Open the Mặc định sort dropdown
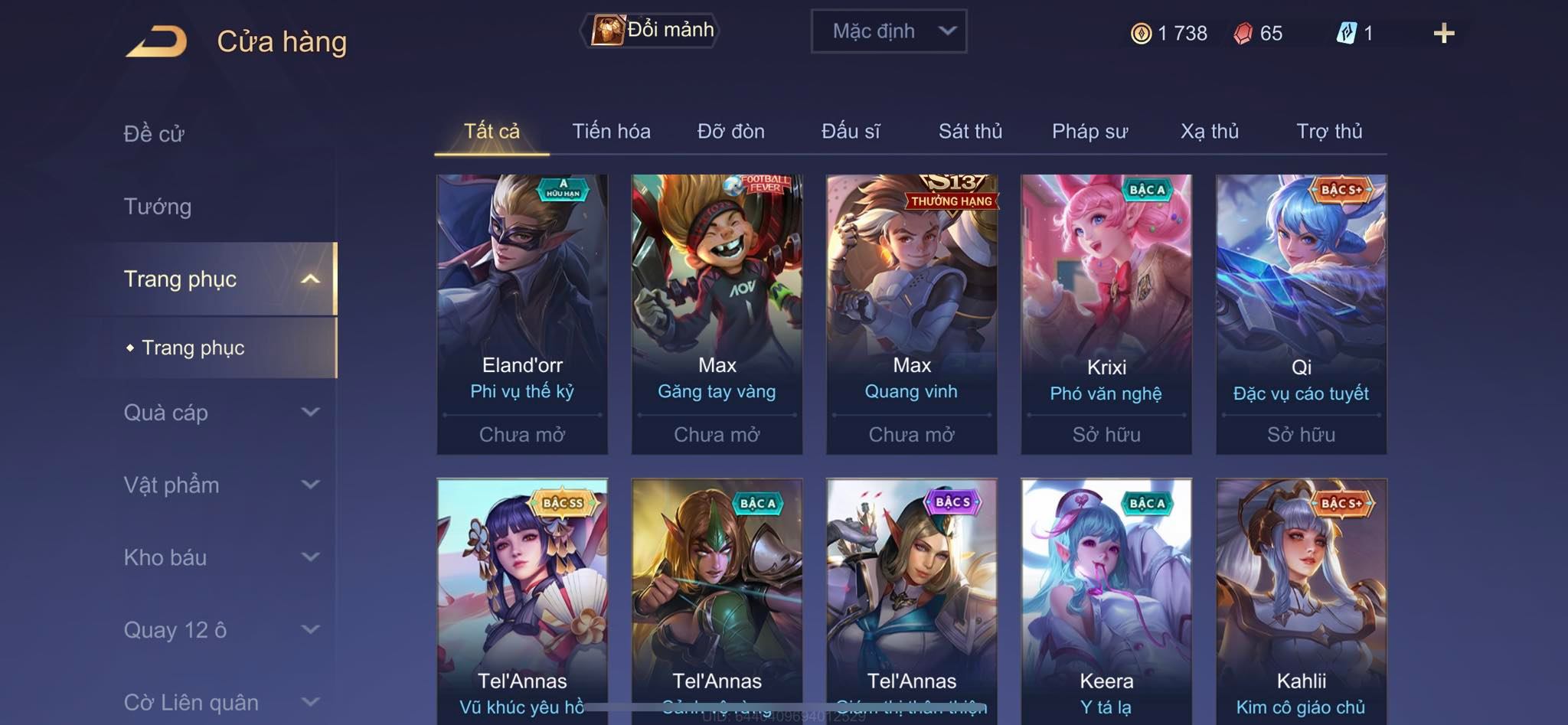The width and height of the screenshot is (1568, 725). (888, 31)
